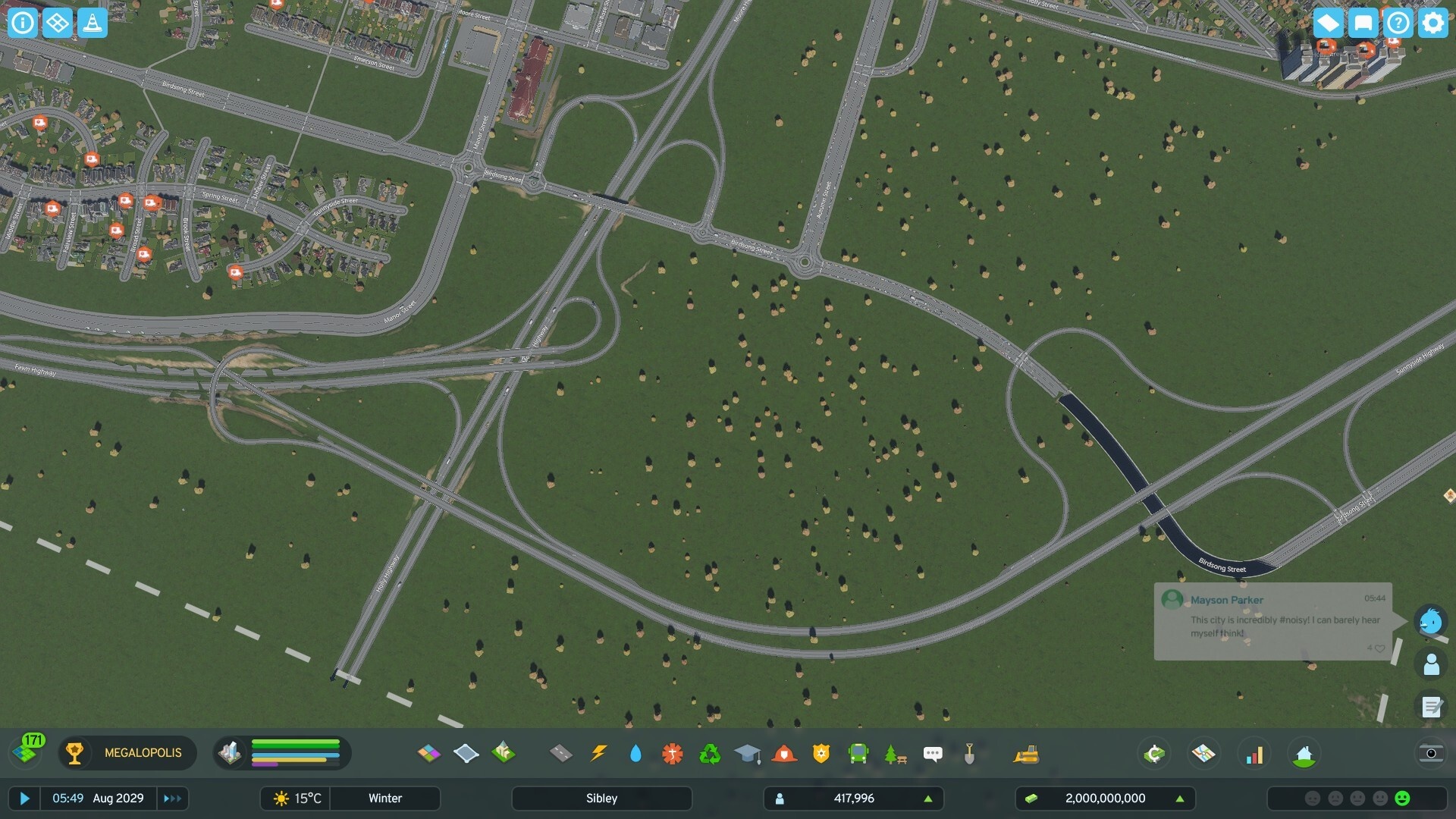Open the Education graduation cap menu

747,753
